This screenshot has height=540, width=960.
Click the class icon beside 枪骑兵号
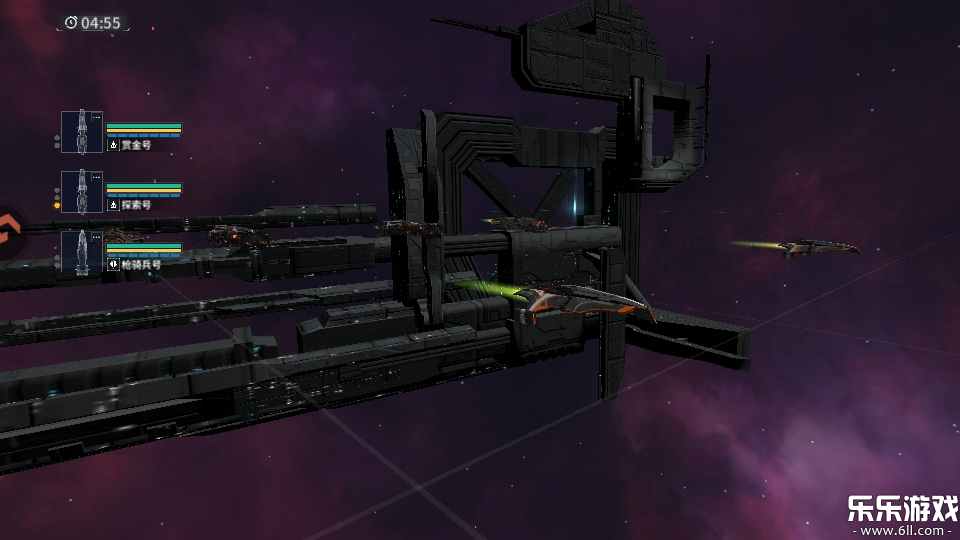point(113,265)
